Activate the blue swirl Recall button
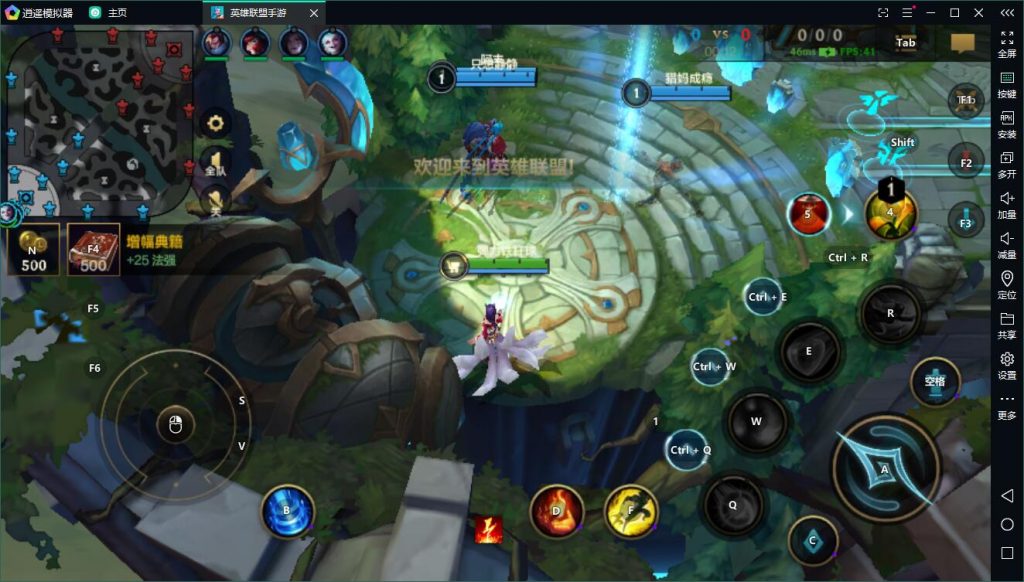 [x=287, y=512]
